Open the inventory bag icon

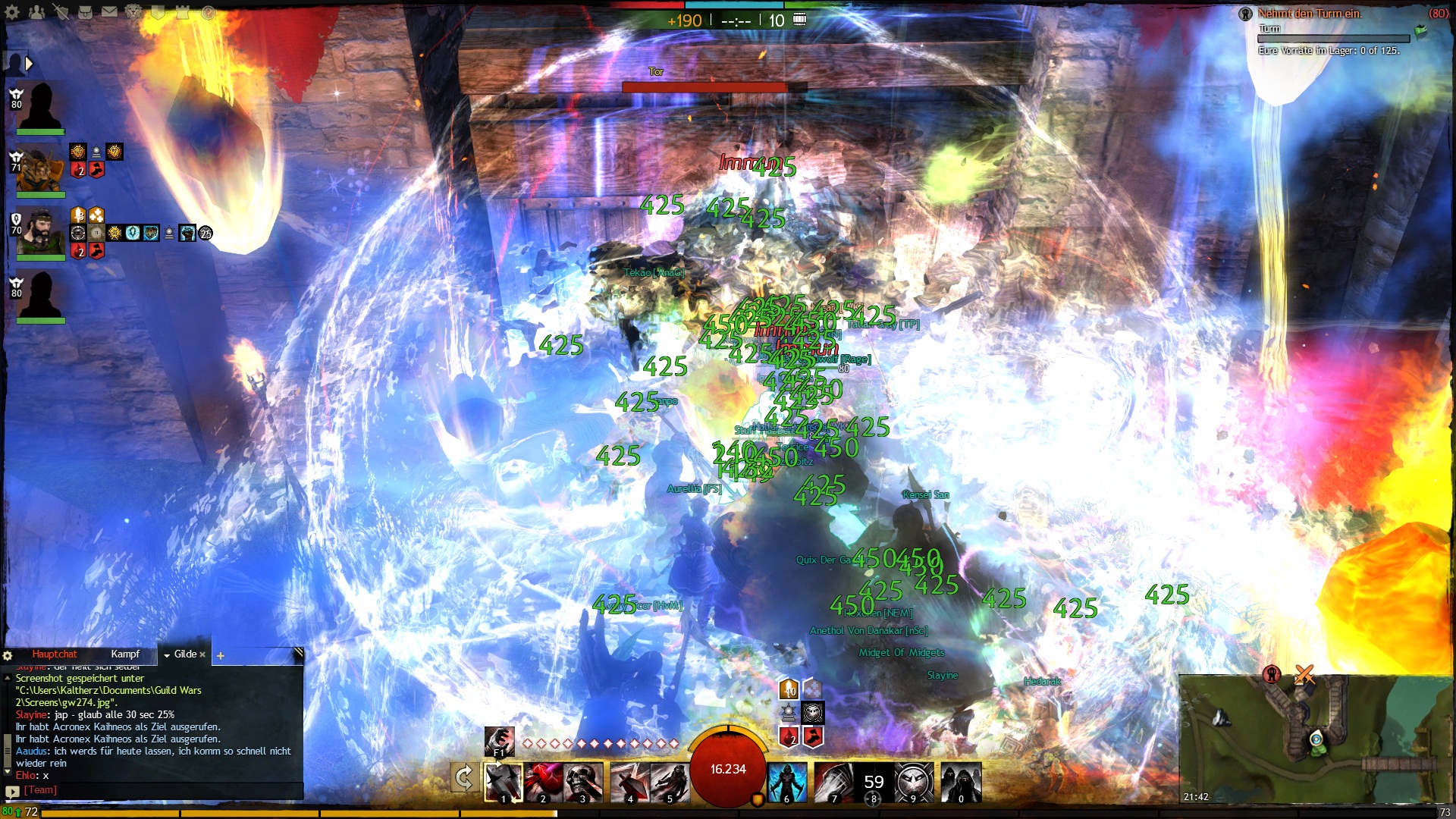tap(86, 12)
